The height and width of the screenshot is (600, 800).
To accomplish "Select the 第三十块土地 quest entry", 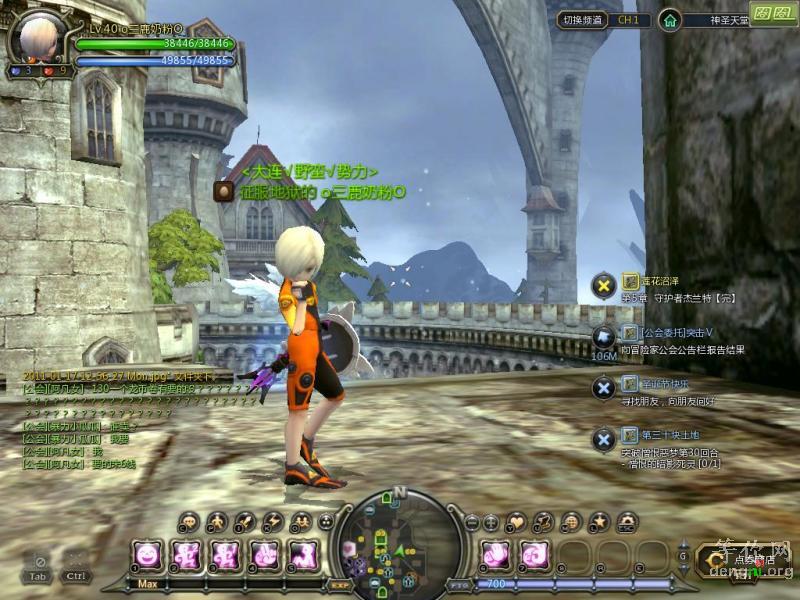I will (x=670, y=434).
